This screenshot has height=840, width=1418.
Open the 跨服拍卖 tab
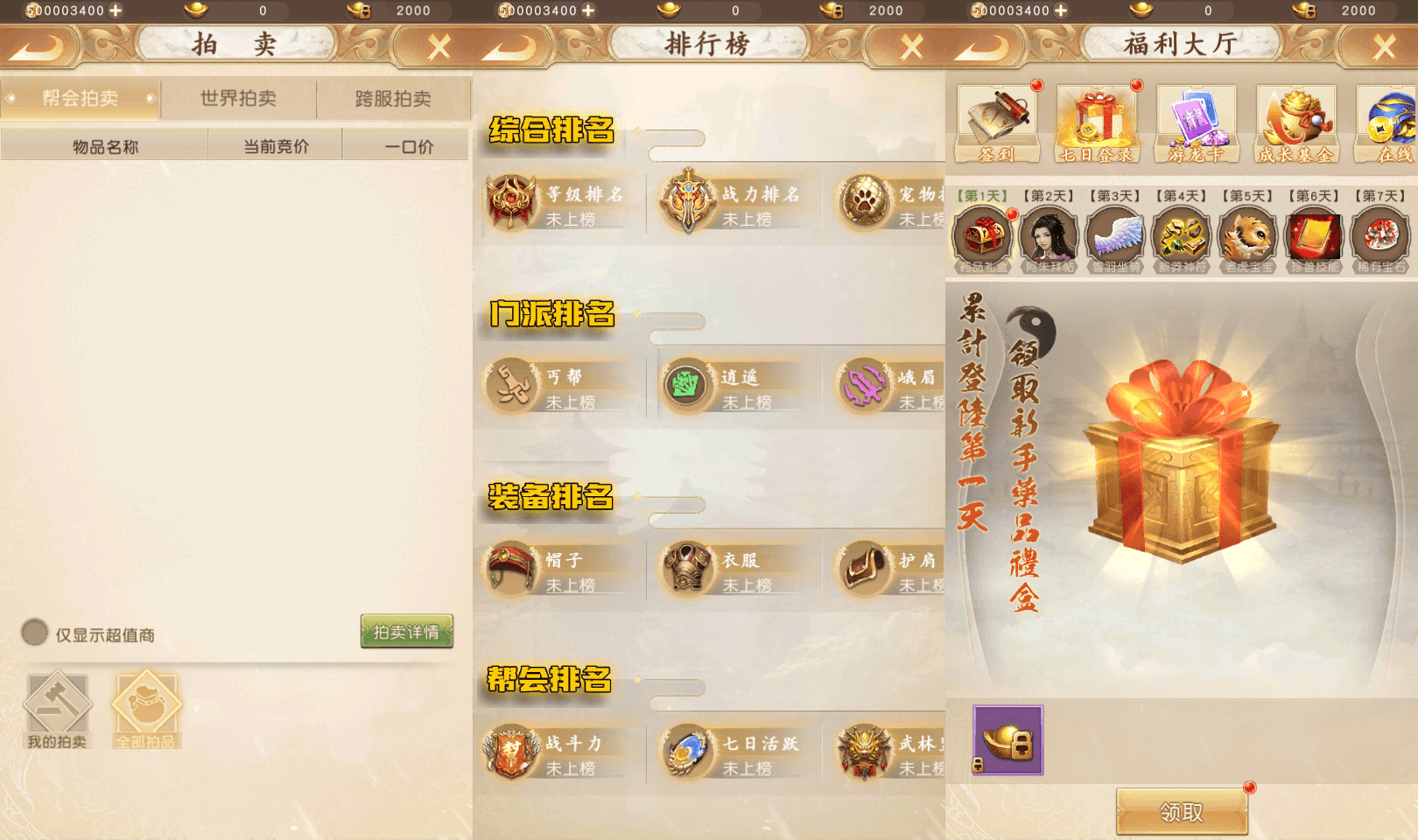click(x=395, y=98)
